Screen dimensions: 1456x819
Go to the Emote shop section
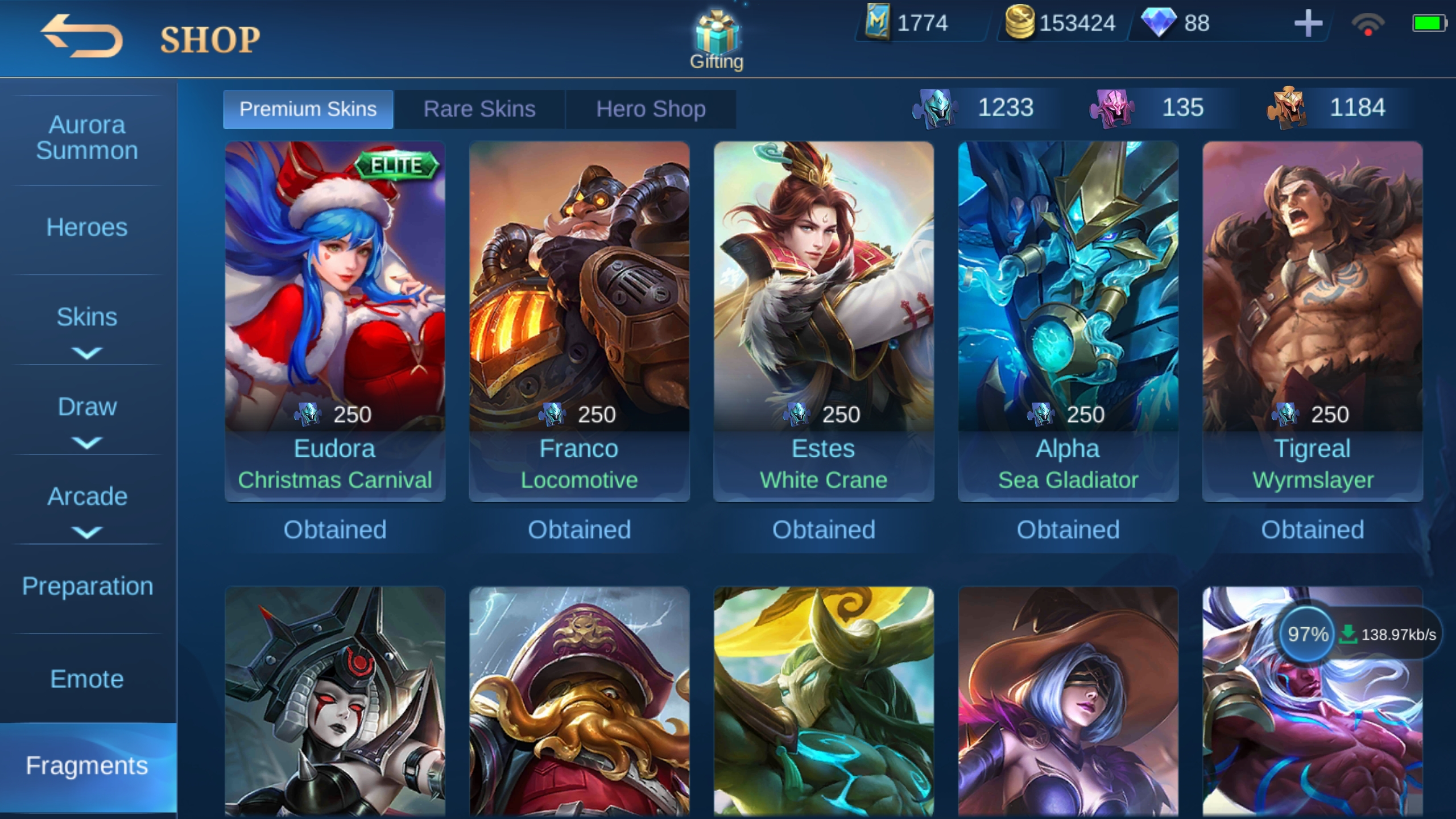click(x=87, y=679)
